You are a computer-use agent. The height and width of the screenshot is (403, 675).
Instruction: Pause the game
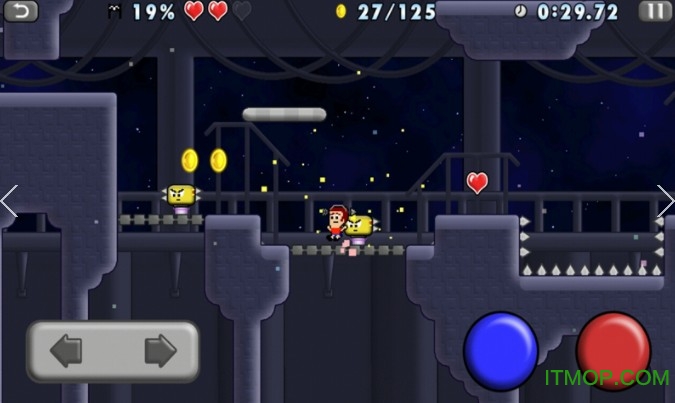pos(655,11)
